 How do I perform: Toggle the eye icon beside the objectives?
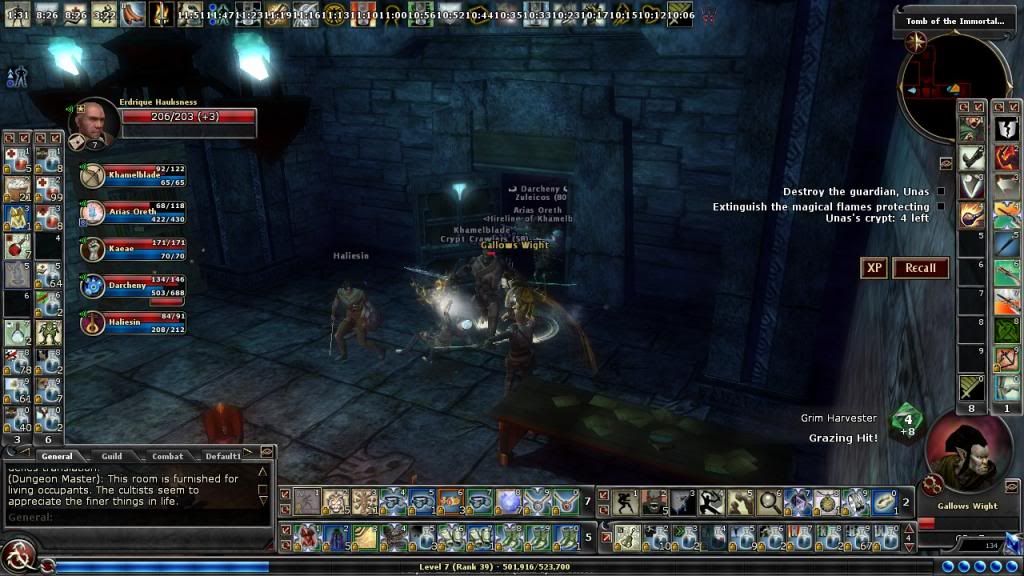tap(946, 163)
